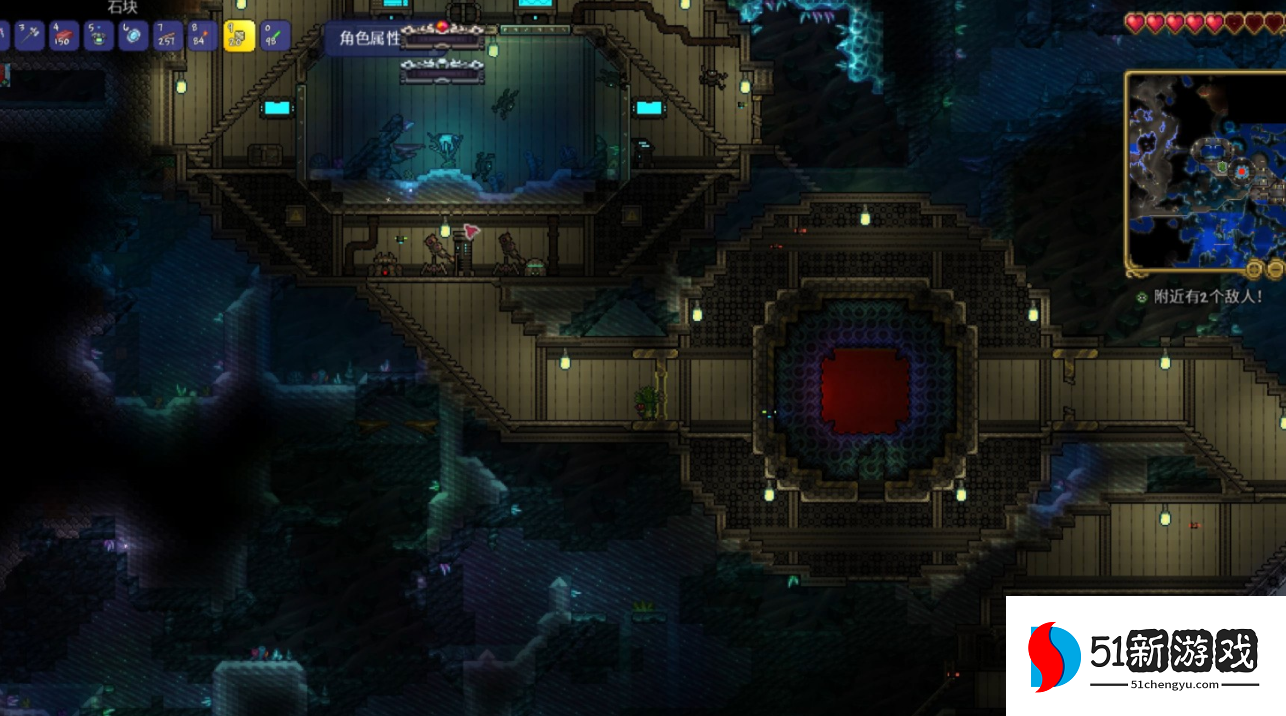This screenshot has width=1286, height=716.
Task: Choose the teal item in hotbar slot 5
Action: click(99, 36)
